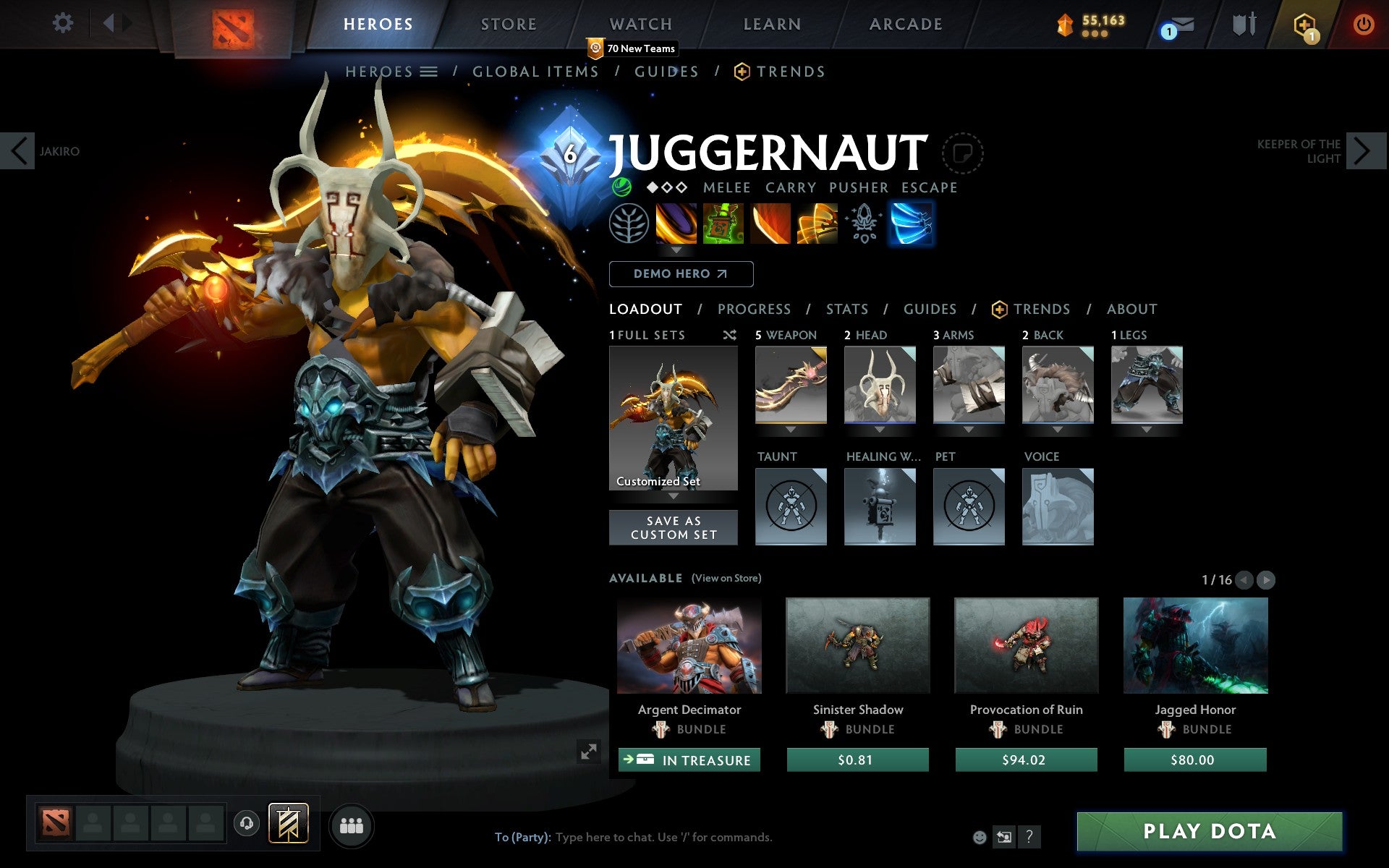Click the voice chat headset icon
Screen dimensions: 1389x868
246,822
